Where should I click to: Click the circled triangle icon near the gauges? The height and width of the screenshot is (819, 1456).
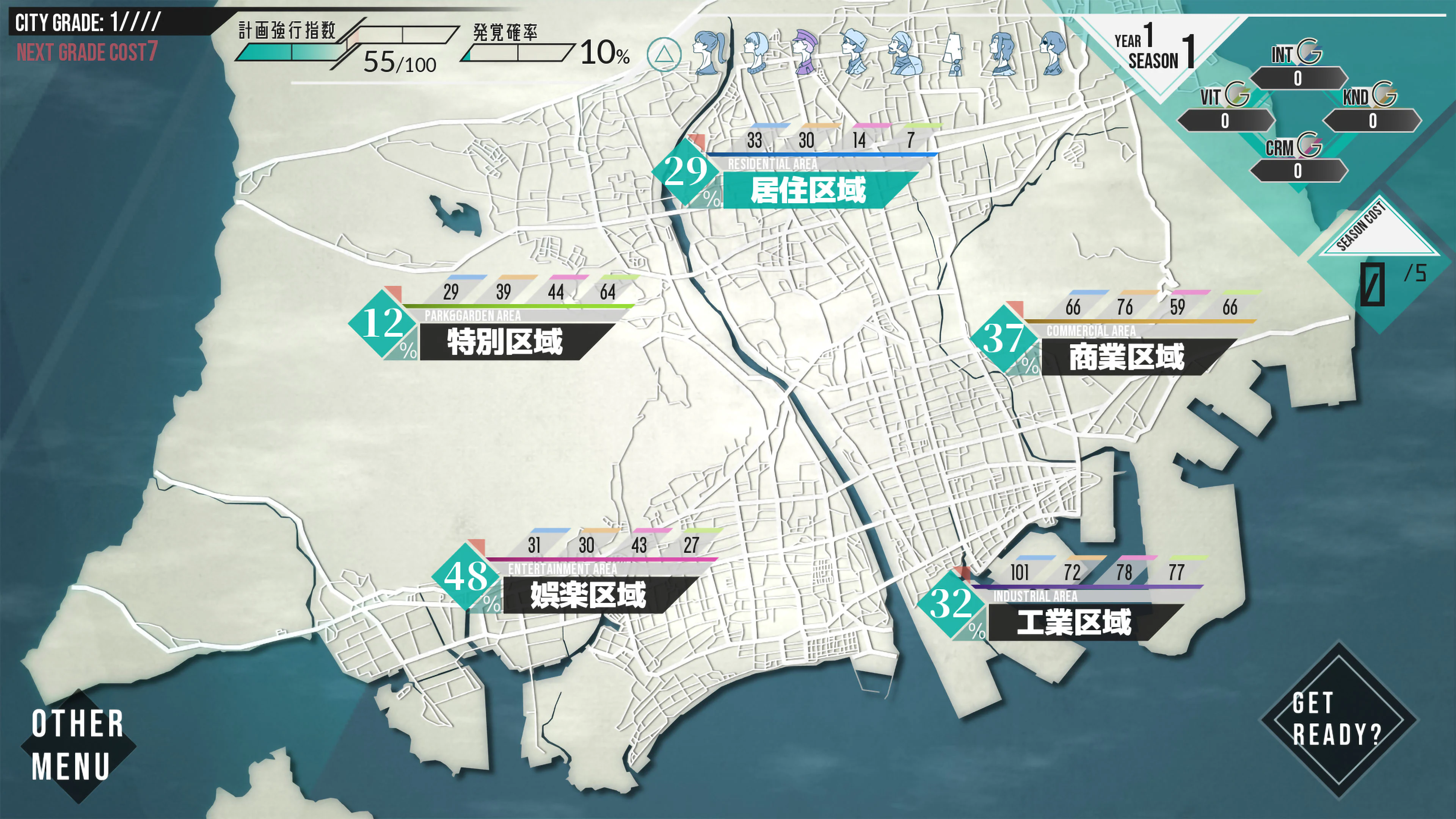[665, 55]
